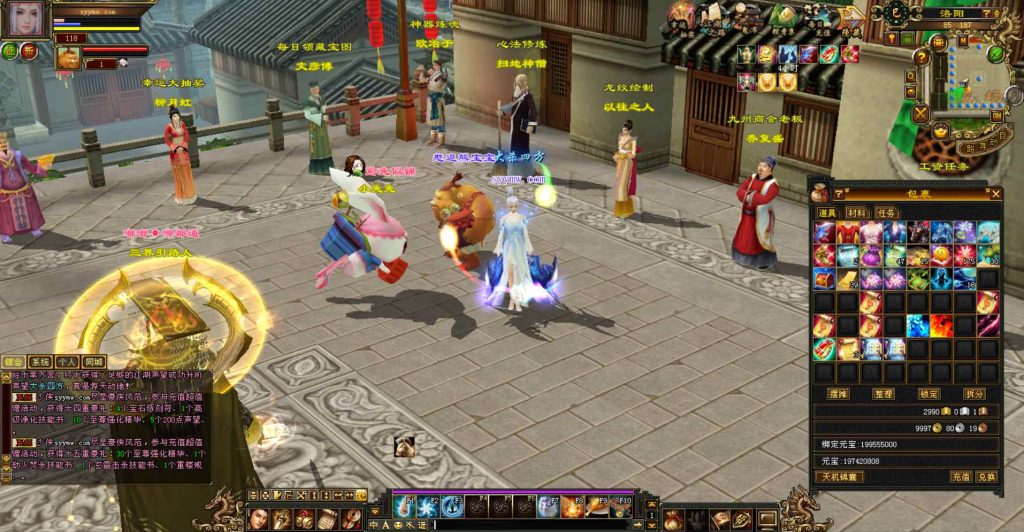Click the question mark button beside minimap
1024x532 pixels.
[922, 57]
